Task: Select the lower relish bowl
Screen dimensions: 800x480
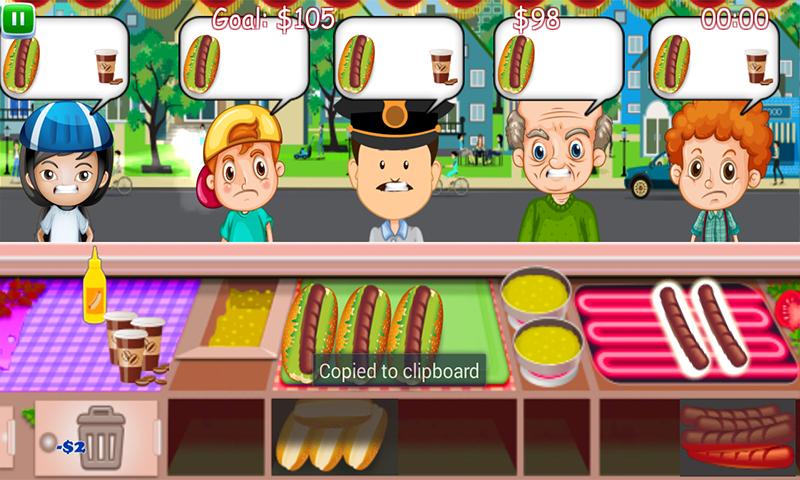Action: click(547, 347)
